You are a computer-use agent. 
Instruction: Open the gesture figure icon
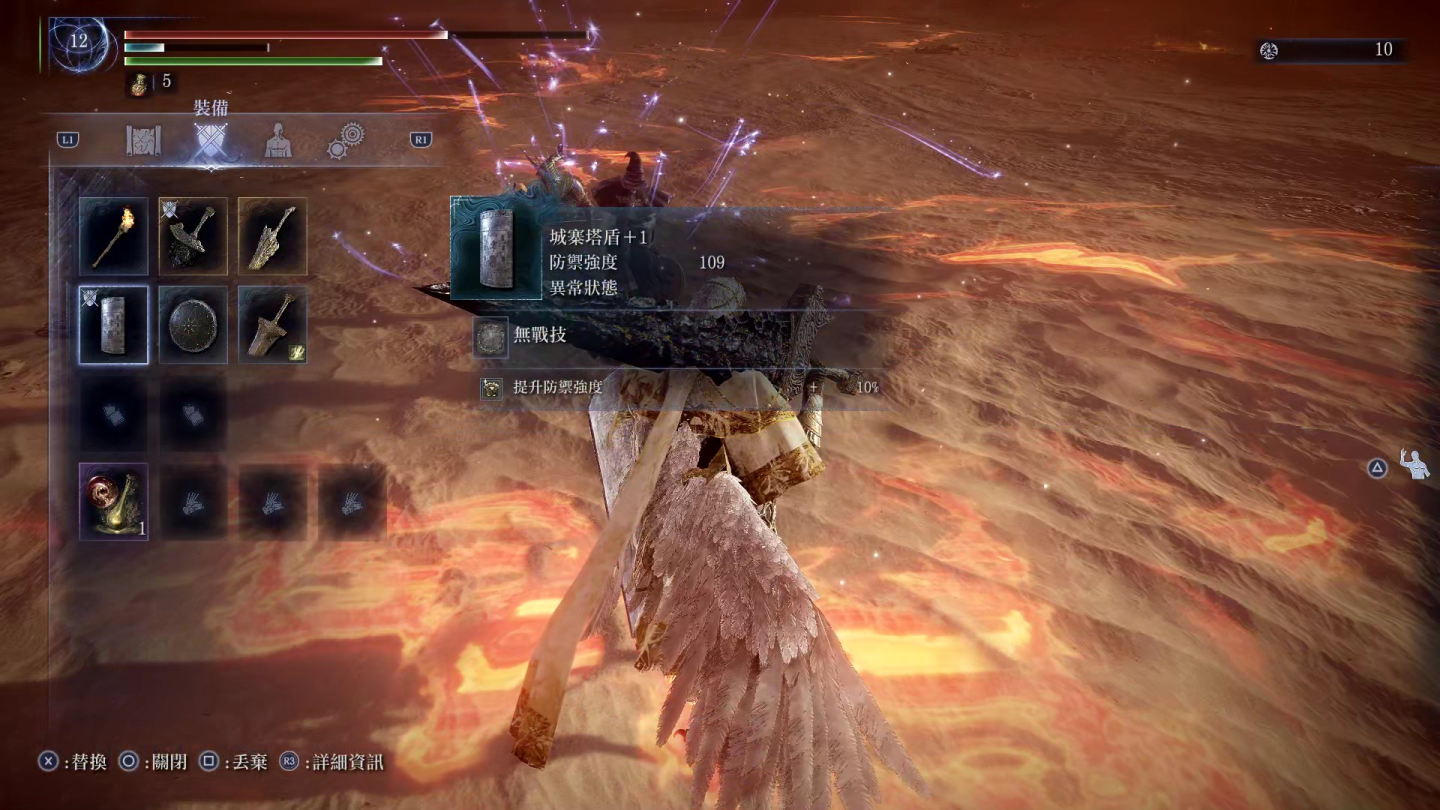pyautogui.click(x=1415, y=465)
